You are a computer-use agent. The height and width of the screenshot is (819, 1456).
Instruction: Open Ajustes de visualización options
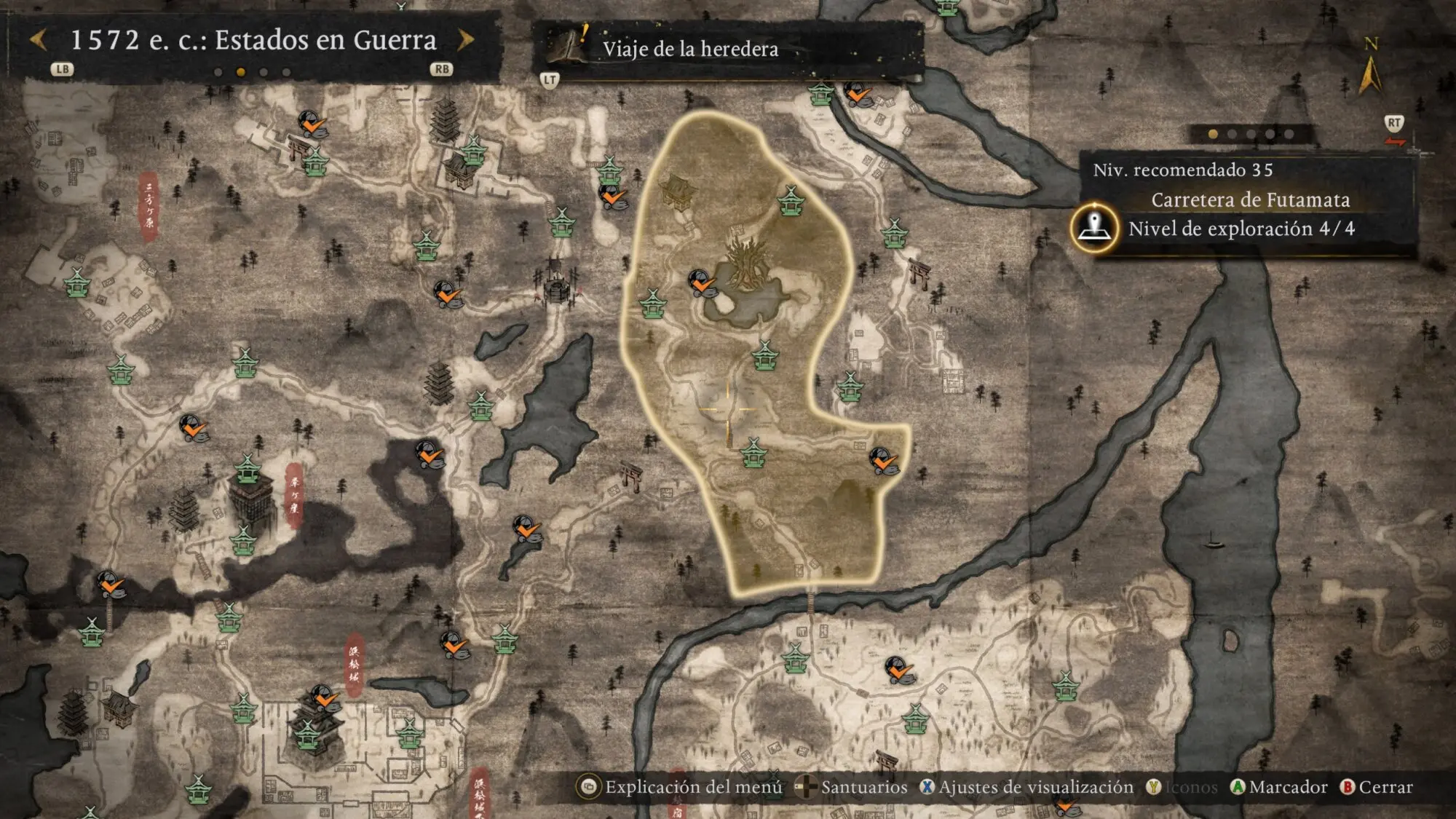click(1026, 787)
